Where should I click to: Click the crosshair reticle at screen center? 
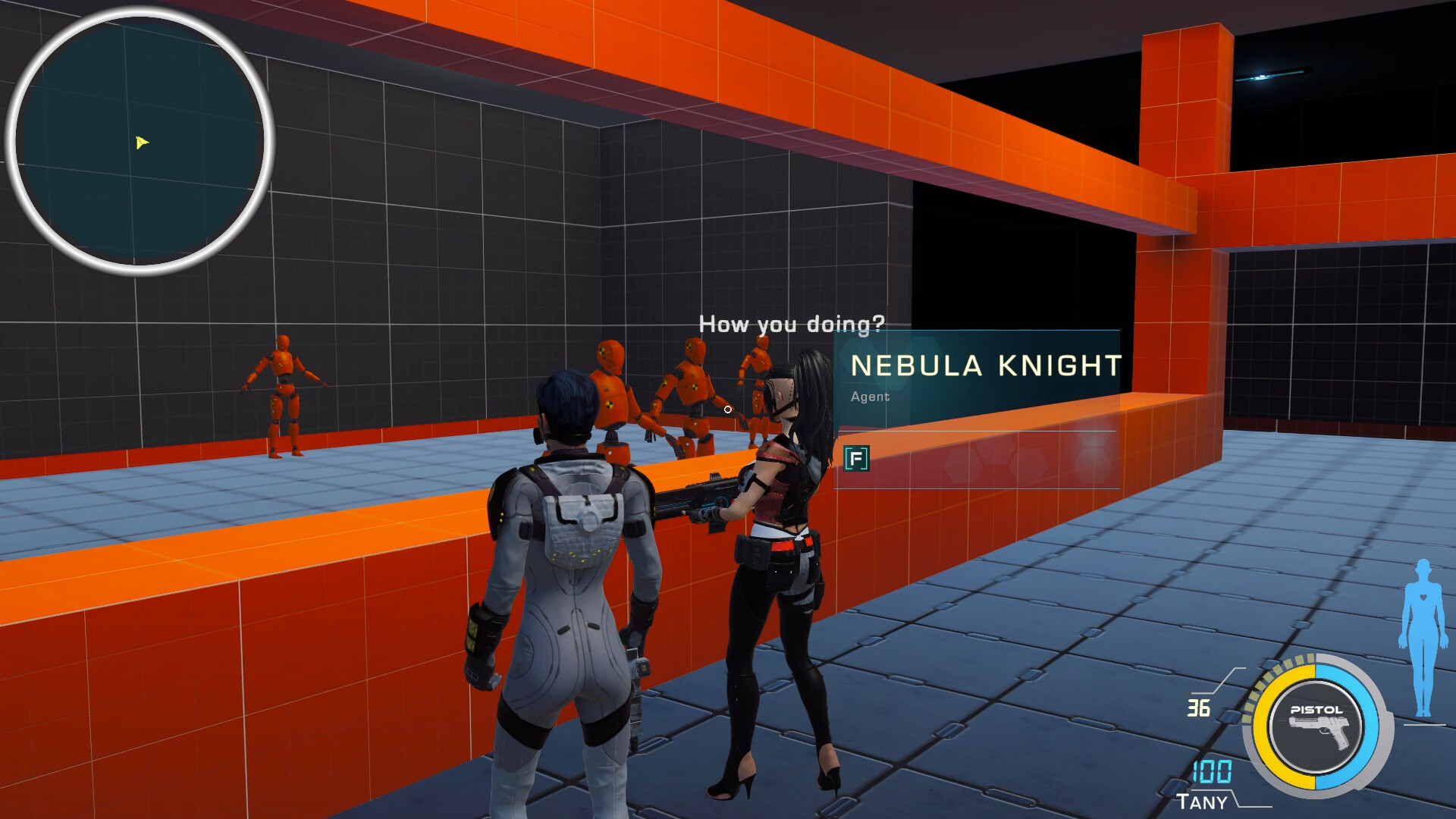(728, 409)
